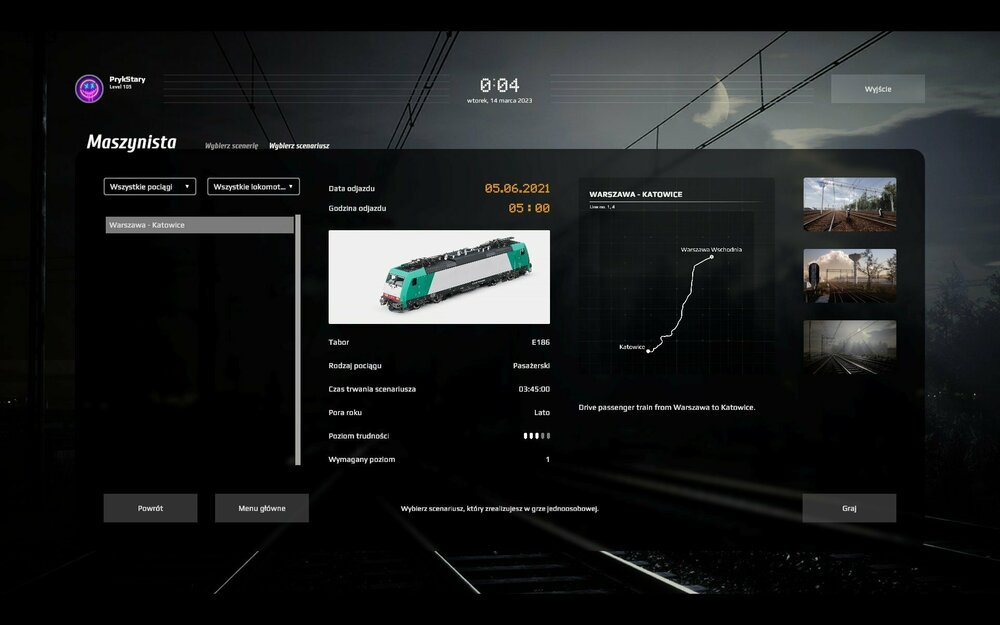Select the Warszawa - Katowice scenario row
Viewport: 1000px width, 625px height.
point(200,225)
